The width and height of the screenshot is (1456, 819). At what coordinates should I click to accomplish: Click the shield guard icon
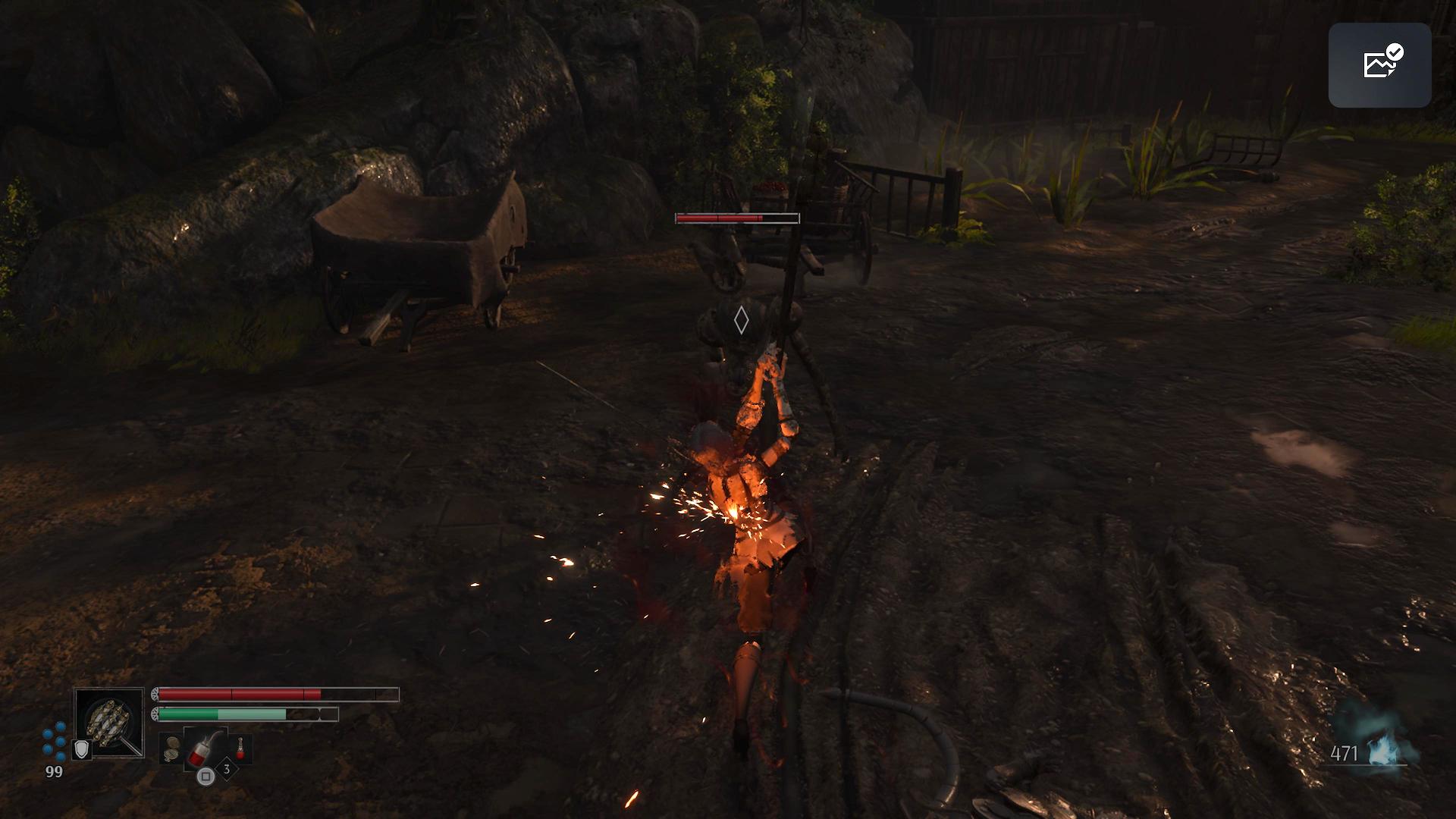81,750
